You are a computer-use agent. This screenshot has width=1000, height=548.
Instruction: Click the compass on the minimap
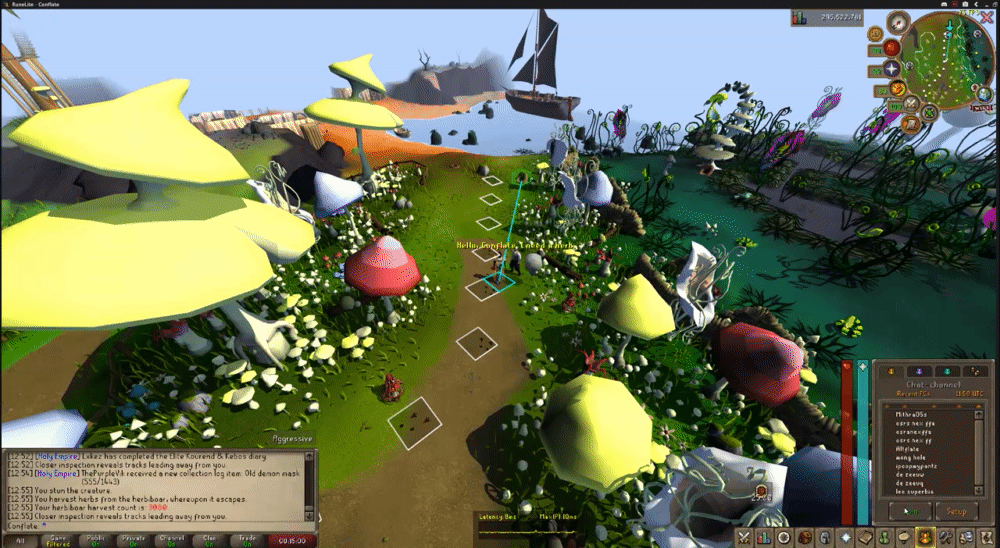[x=900, y=21]
